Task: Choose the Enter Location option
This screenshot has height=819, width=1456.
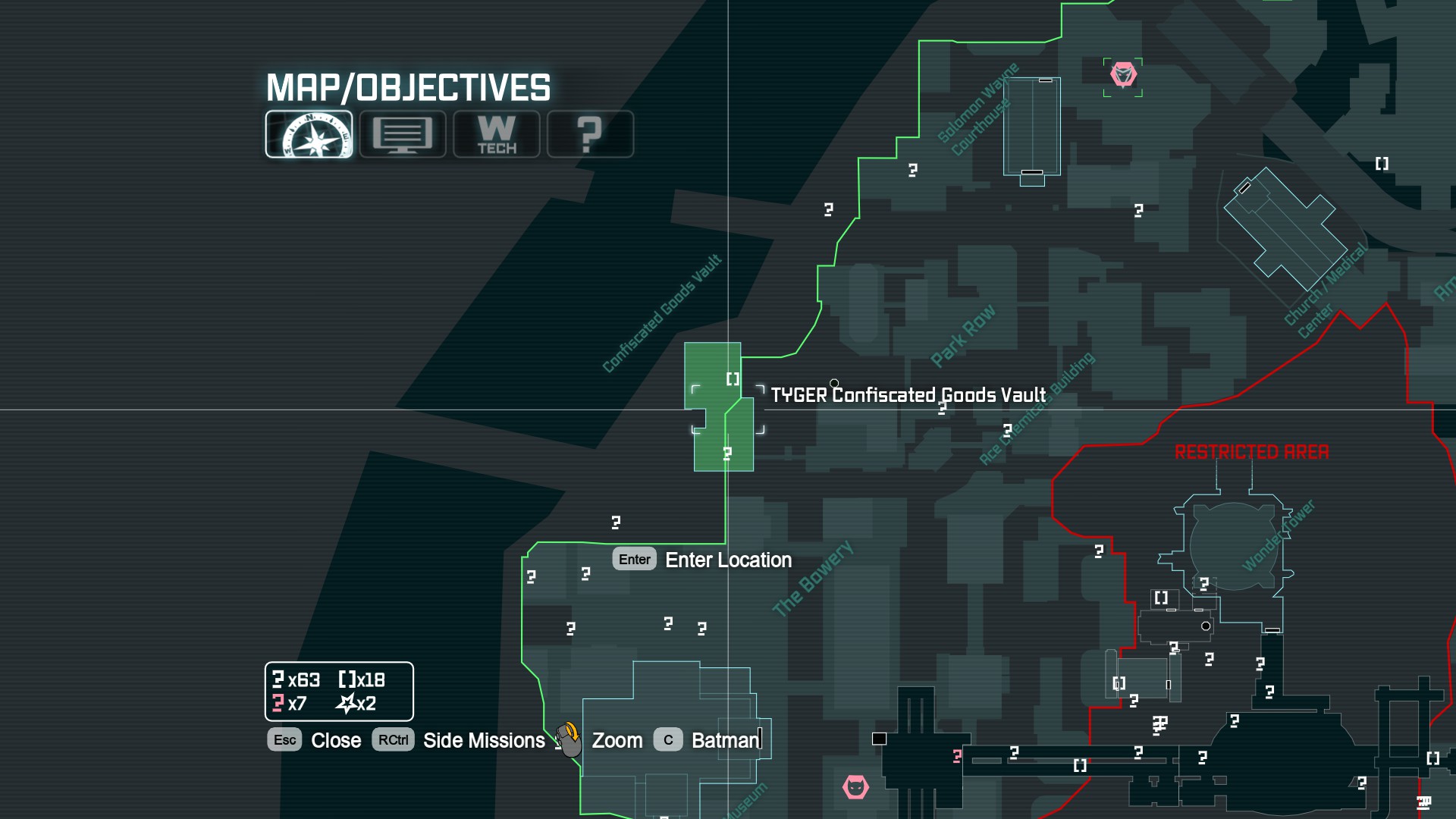Action: (703, 560)
